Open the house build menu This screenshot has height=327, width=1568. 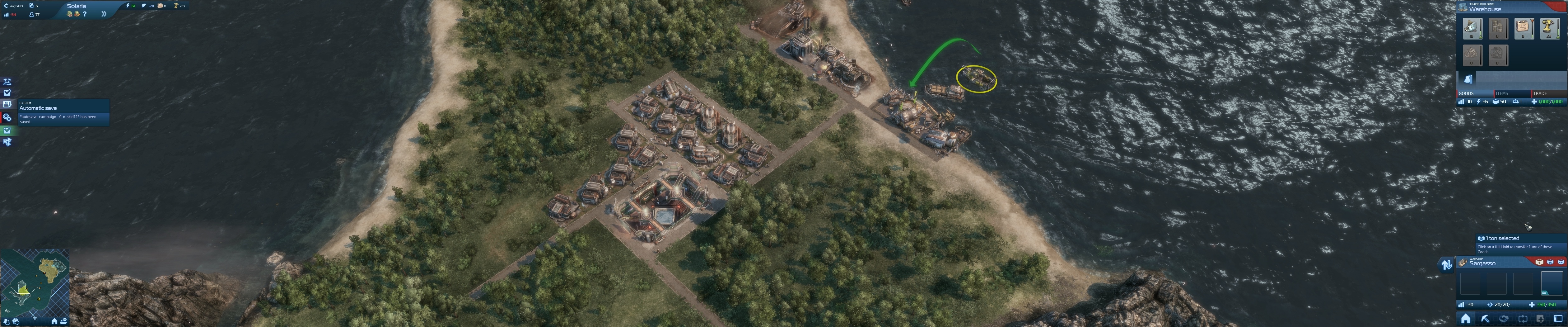(x=1466, y=319)
